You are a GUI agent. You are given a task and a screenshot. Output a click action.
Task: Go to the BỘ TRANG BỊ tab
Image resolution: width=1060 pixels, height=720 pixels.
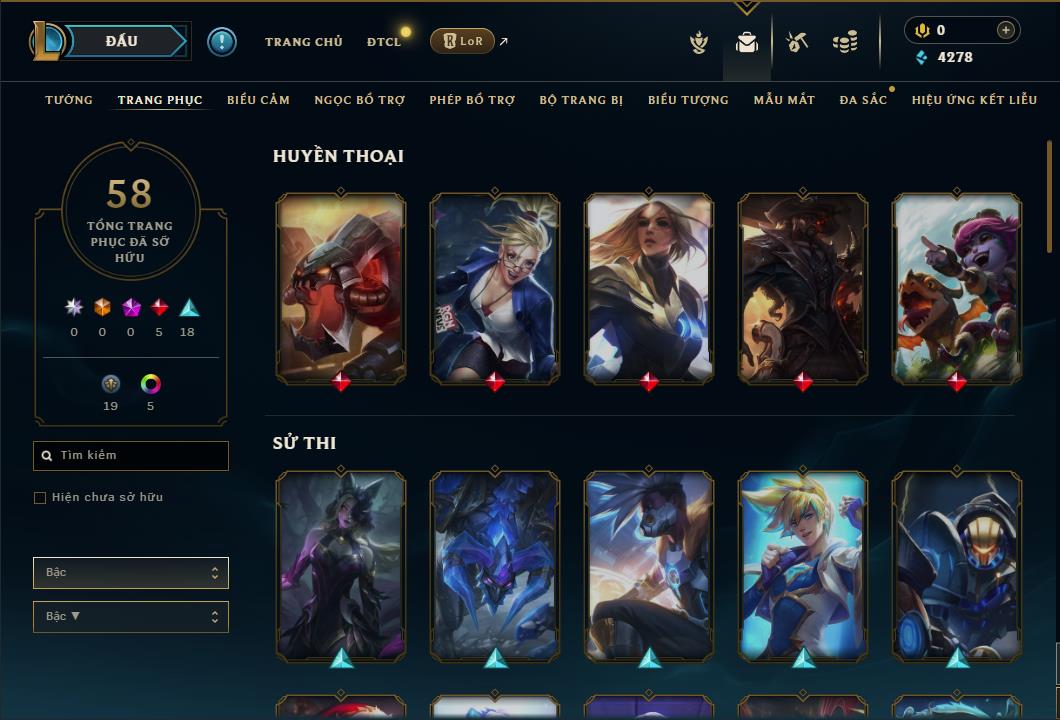[x=581, y=100]
